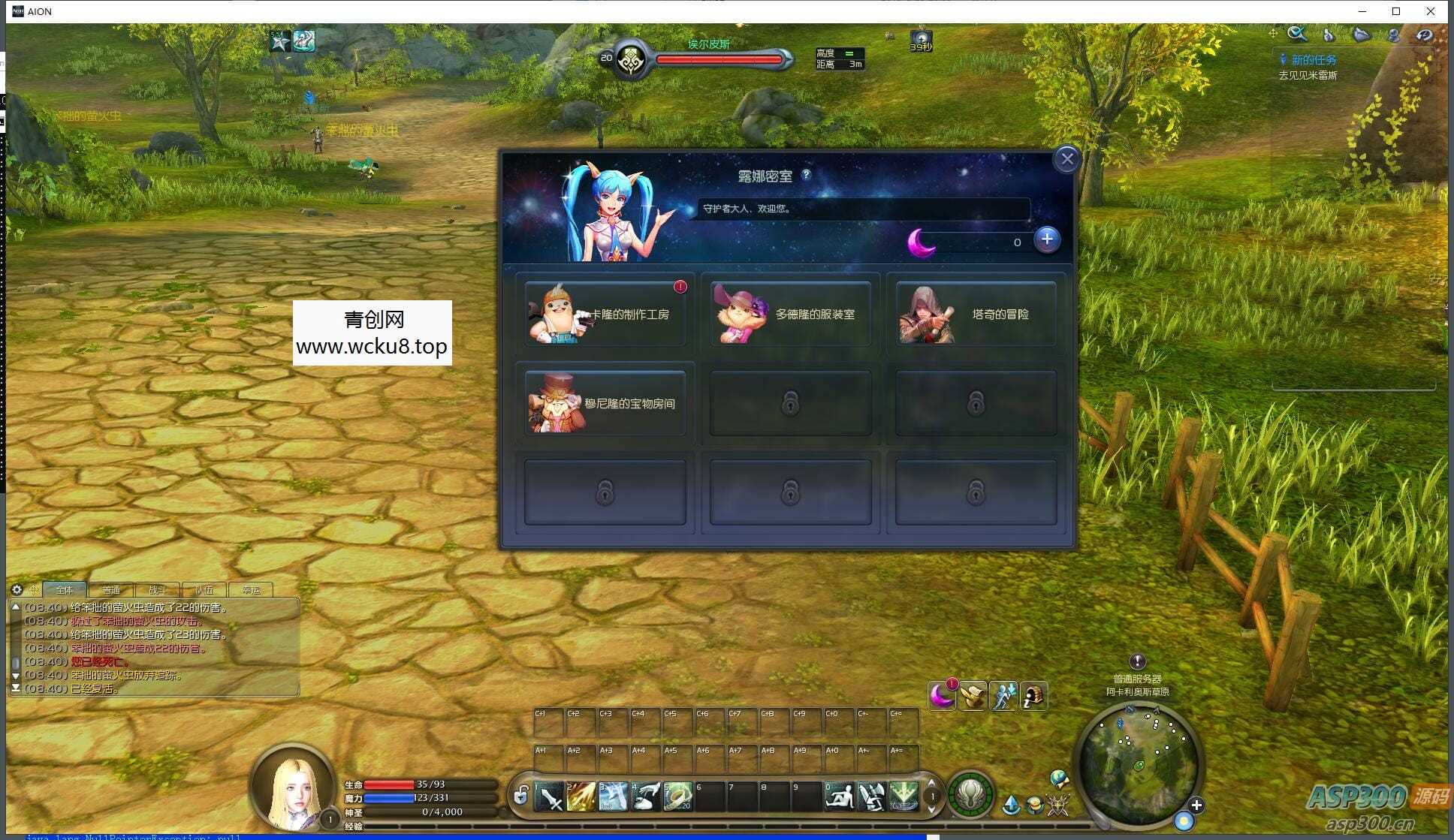Screen dimensions: 1454x840
Task: Toggle the padlock lock on the quickbar
Action: point(521,796)
